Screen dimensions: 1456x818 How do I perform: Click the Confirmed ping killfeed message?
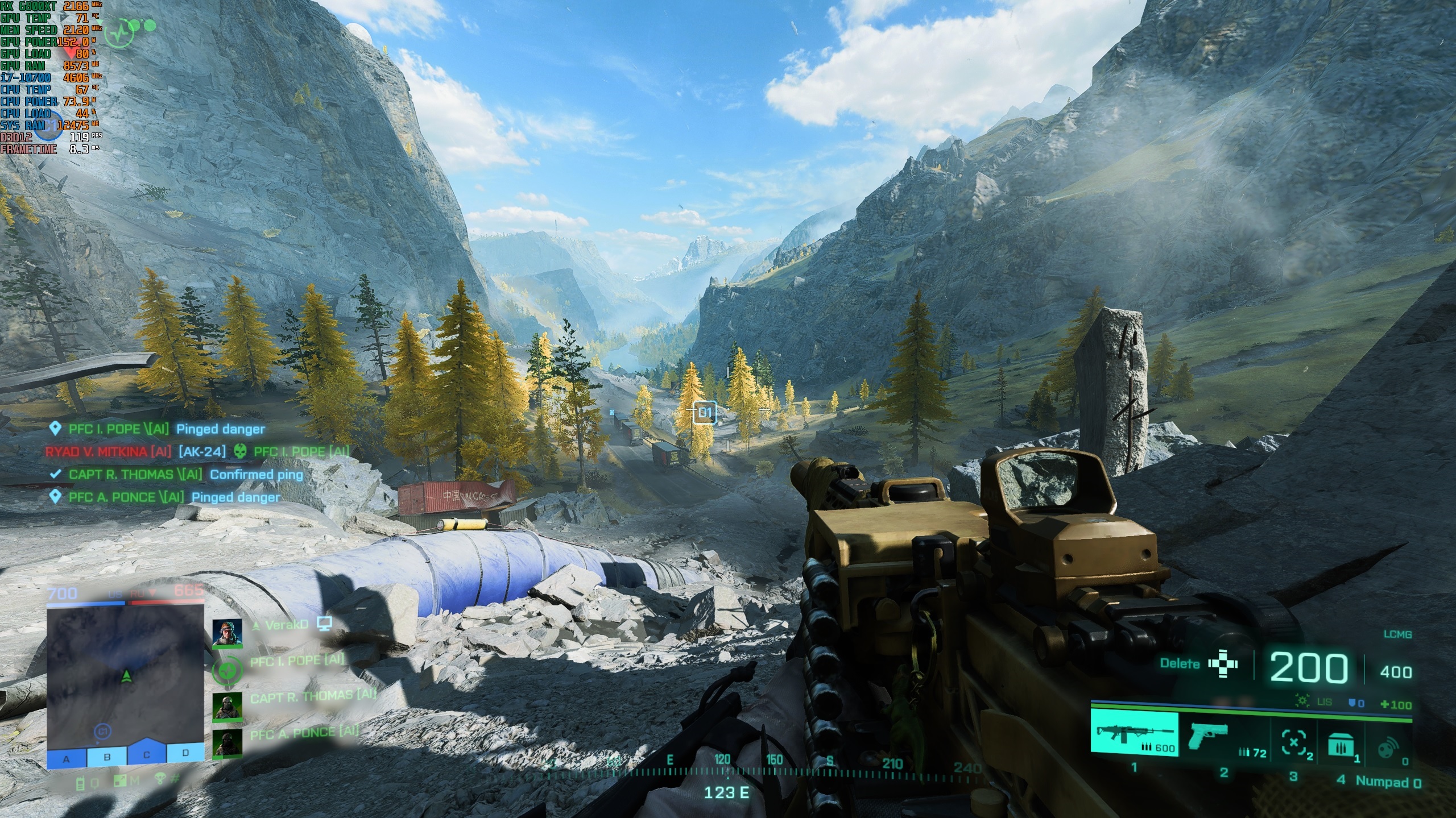[256, 474]
